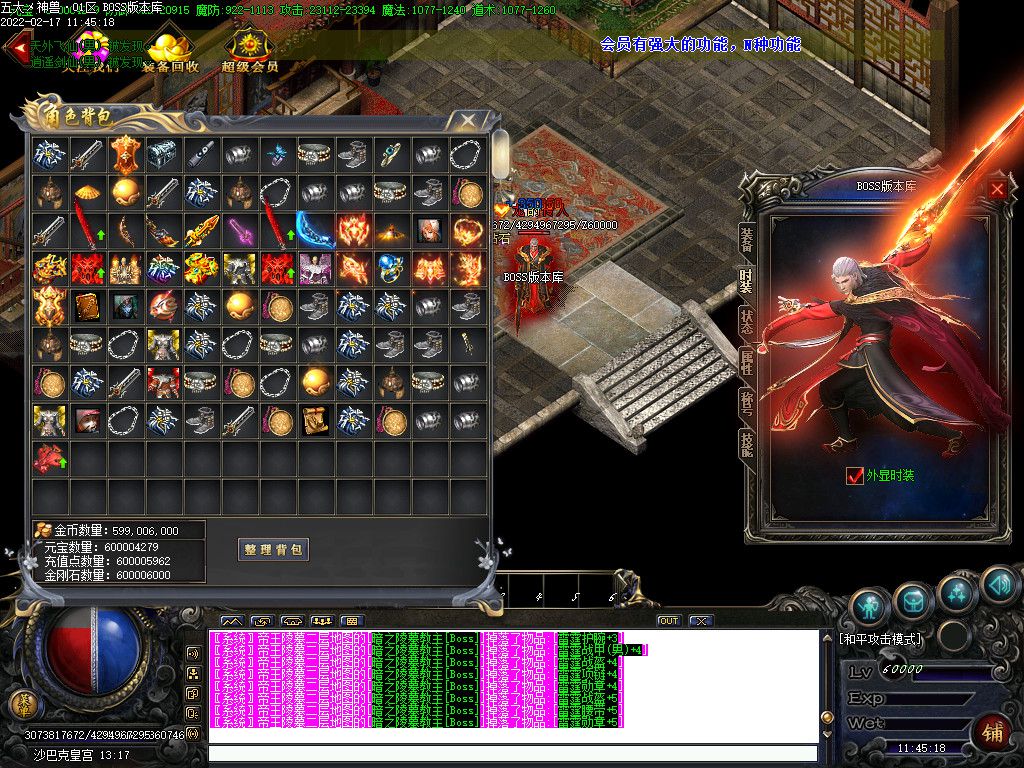Open the 铺 shop button
The image size is (1024, 768).
pos(991,730)
